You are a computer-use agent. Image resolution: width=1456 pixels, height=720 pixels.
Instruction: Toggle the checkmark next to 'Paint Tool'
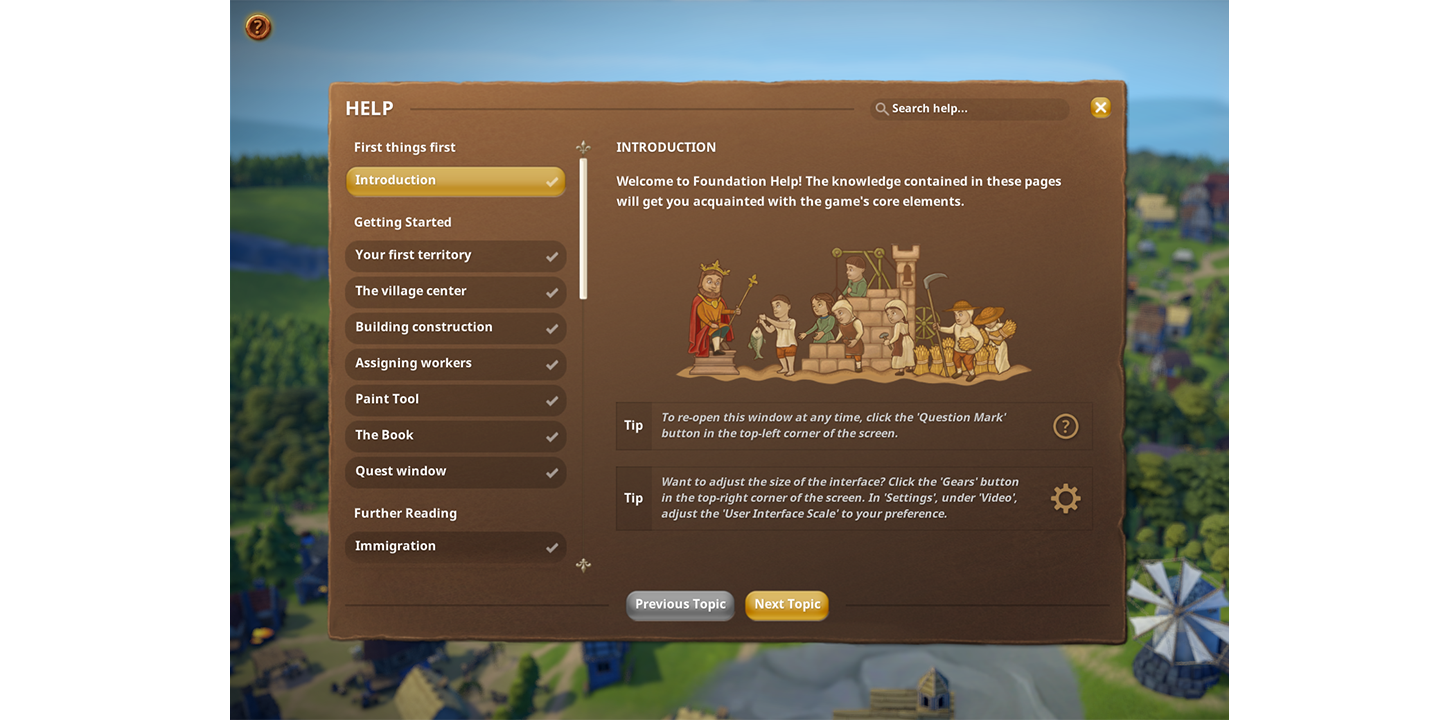tap(552, 400)
